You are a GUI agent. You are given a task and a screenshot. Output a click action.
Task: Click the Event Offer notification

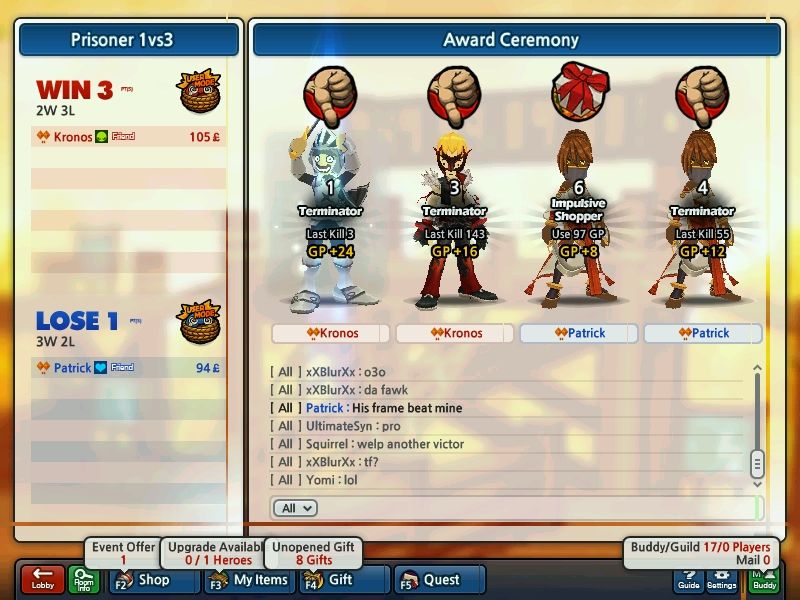click(x=124, y=553)
